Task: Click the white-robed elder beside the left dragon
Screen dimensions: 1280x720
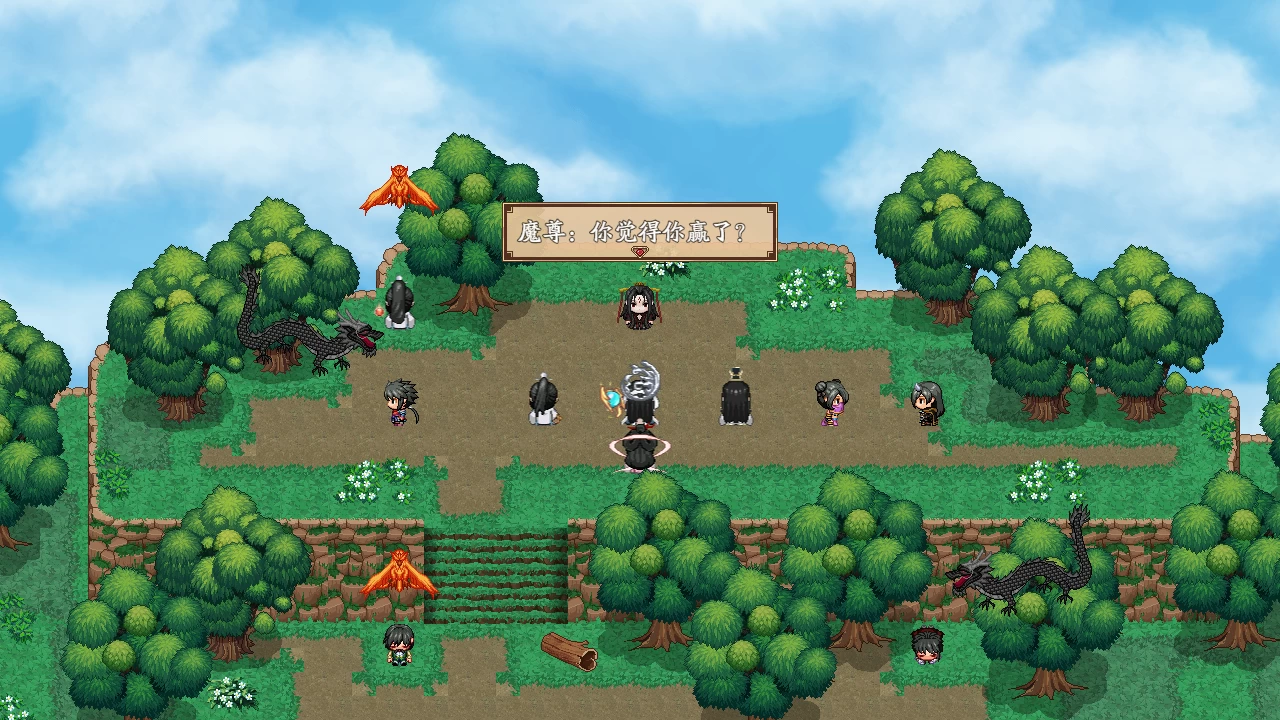Action: point(398,305)
